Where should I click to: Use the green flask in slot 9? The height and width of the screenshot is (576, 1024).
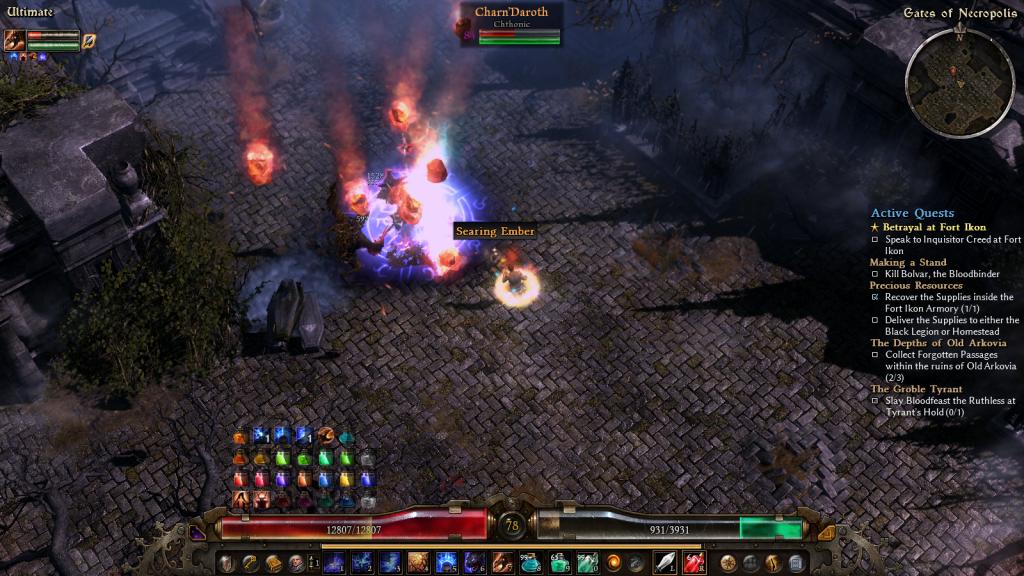558,563
